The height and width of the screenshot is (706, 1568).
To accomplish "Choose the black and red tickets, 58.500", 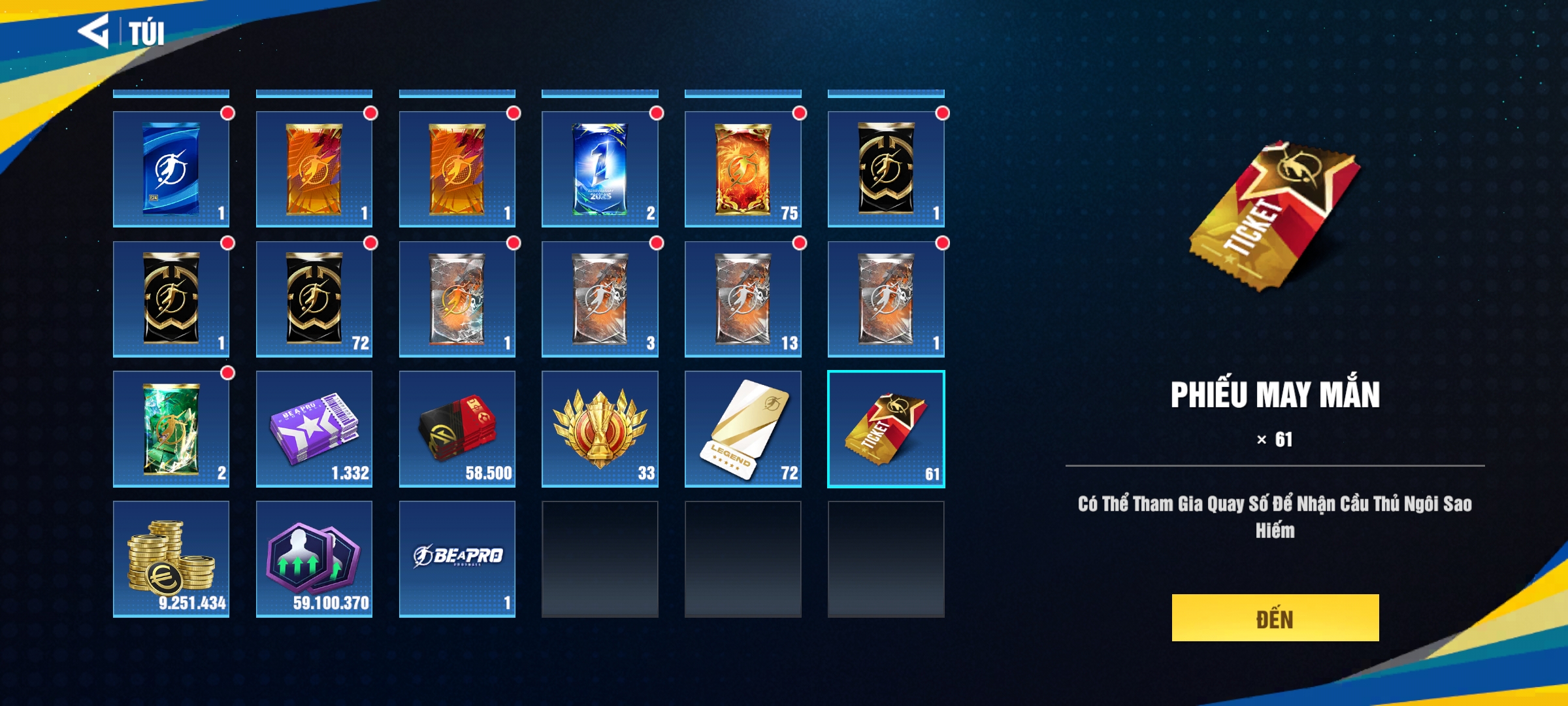I will [x=457, y=429].
